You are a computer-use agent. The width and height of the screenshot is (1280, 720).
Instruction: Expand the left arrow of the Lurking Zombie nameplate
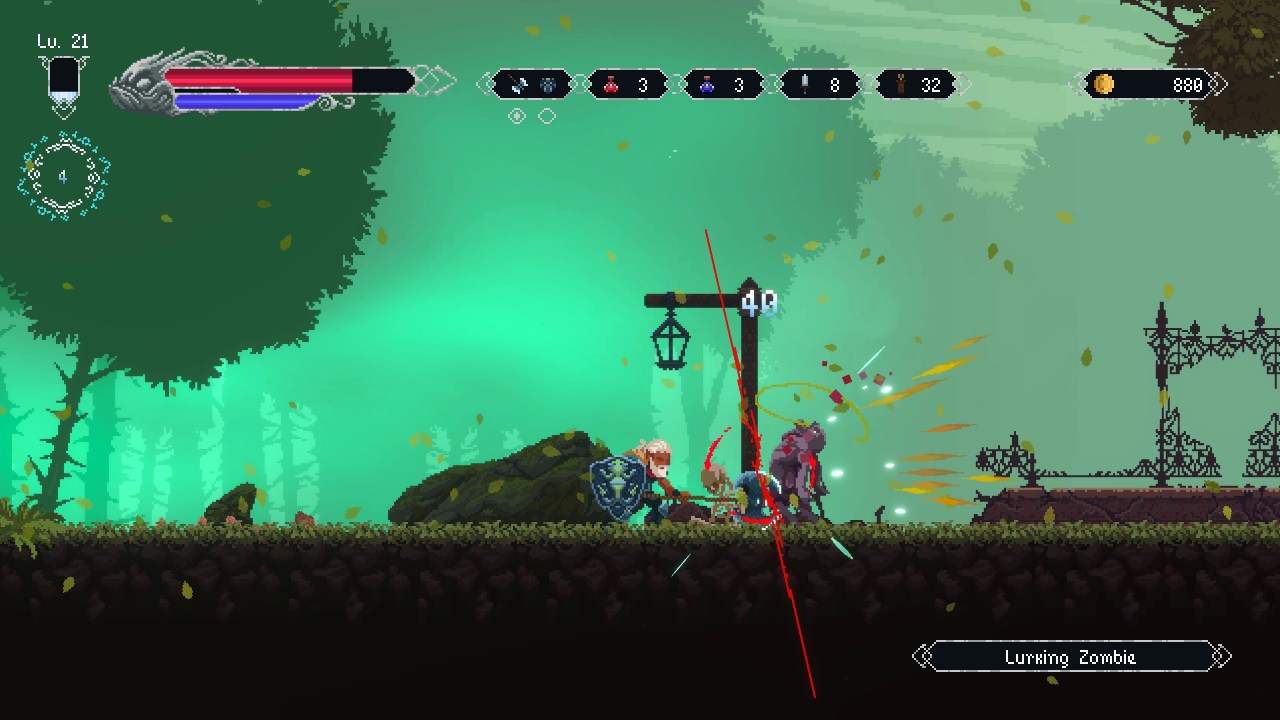click(921, 657)
